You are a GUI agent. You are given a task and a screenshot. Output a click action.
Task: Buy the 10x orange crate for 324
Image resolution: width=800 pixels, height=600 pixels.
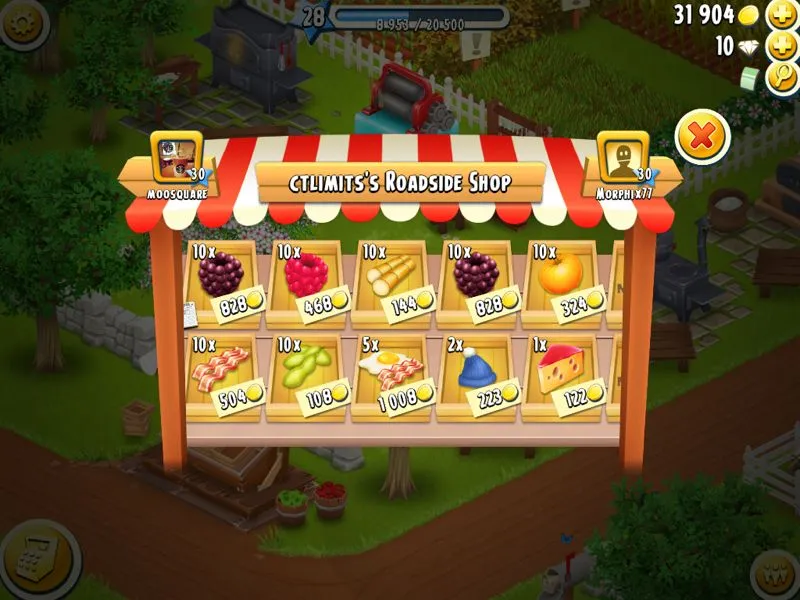point(567,282)
